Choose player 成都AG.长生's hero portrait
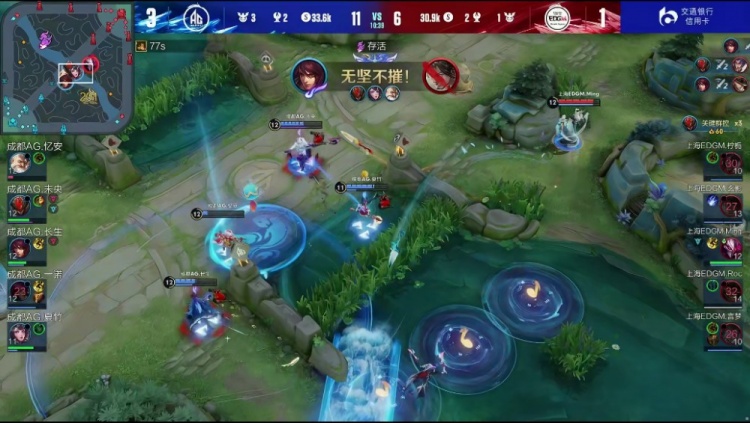 [x=20, y=247]
